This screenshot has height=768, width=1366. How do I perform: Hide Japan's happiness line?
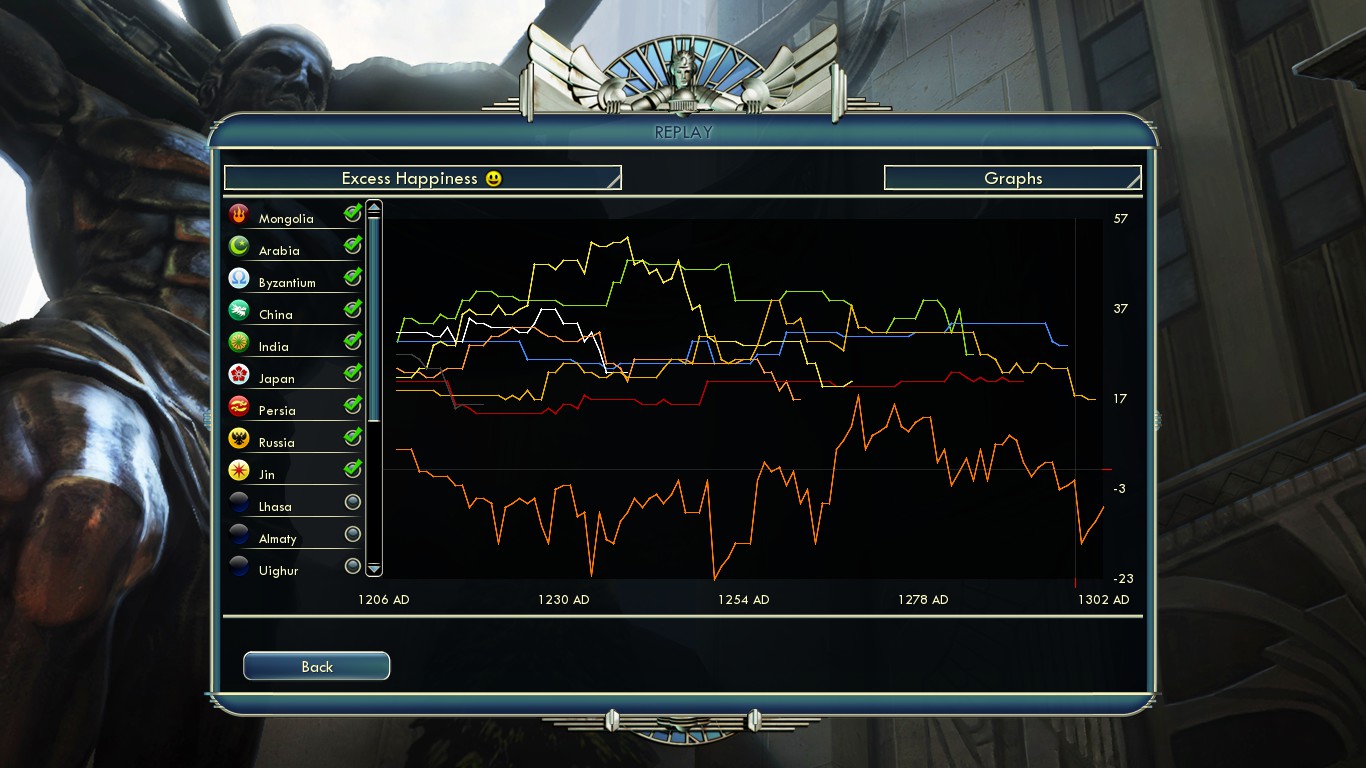(352, 373)
